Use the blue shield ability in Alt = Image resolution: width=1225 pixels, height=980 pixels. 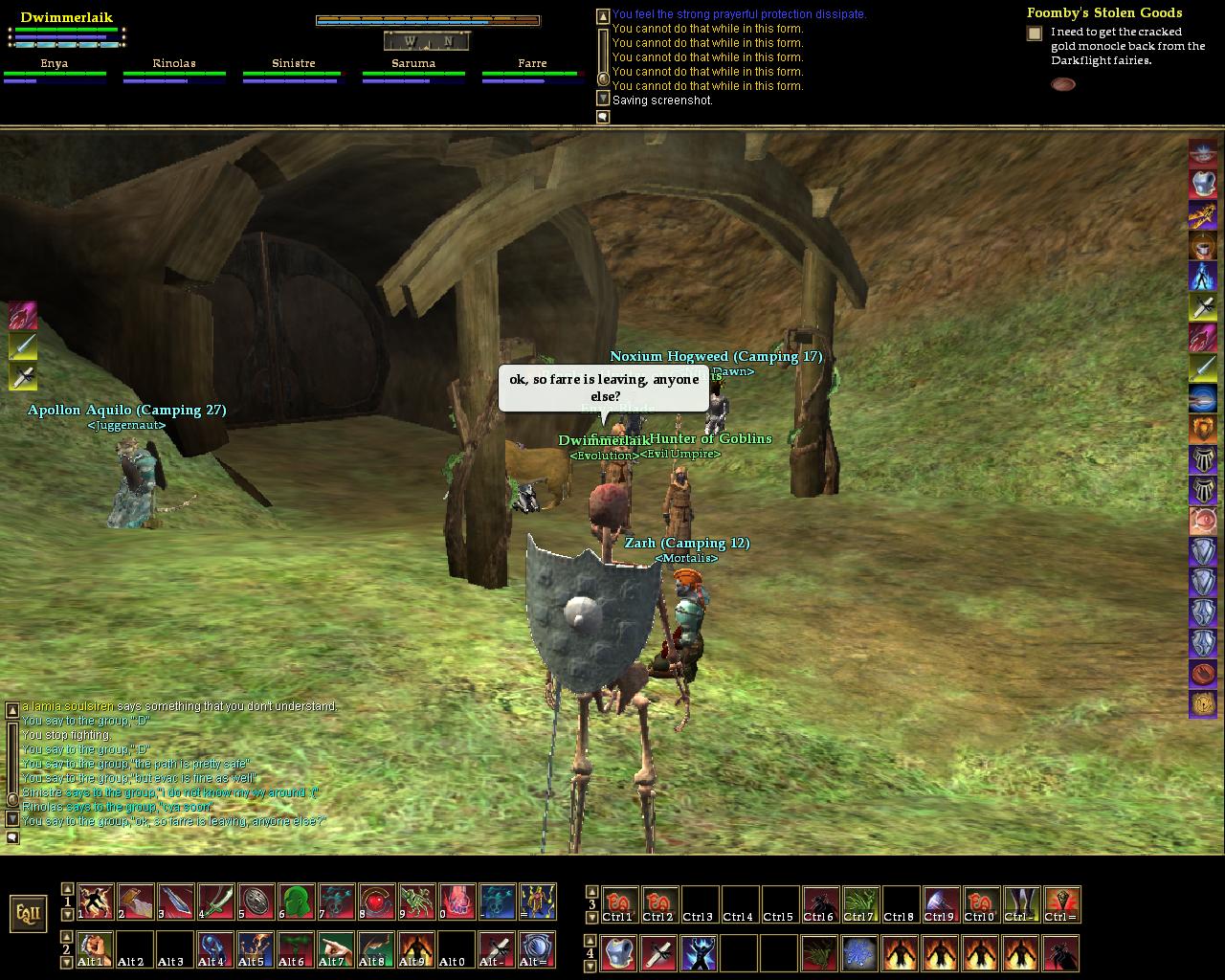[538, 949]
